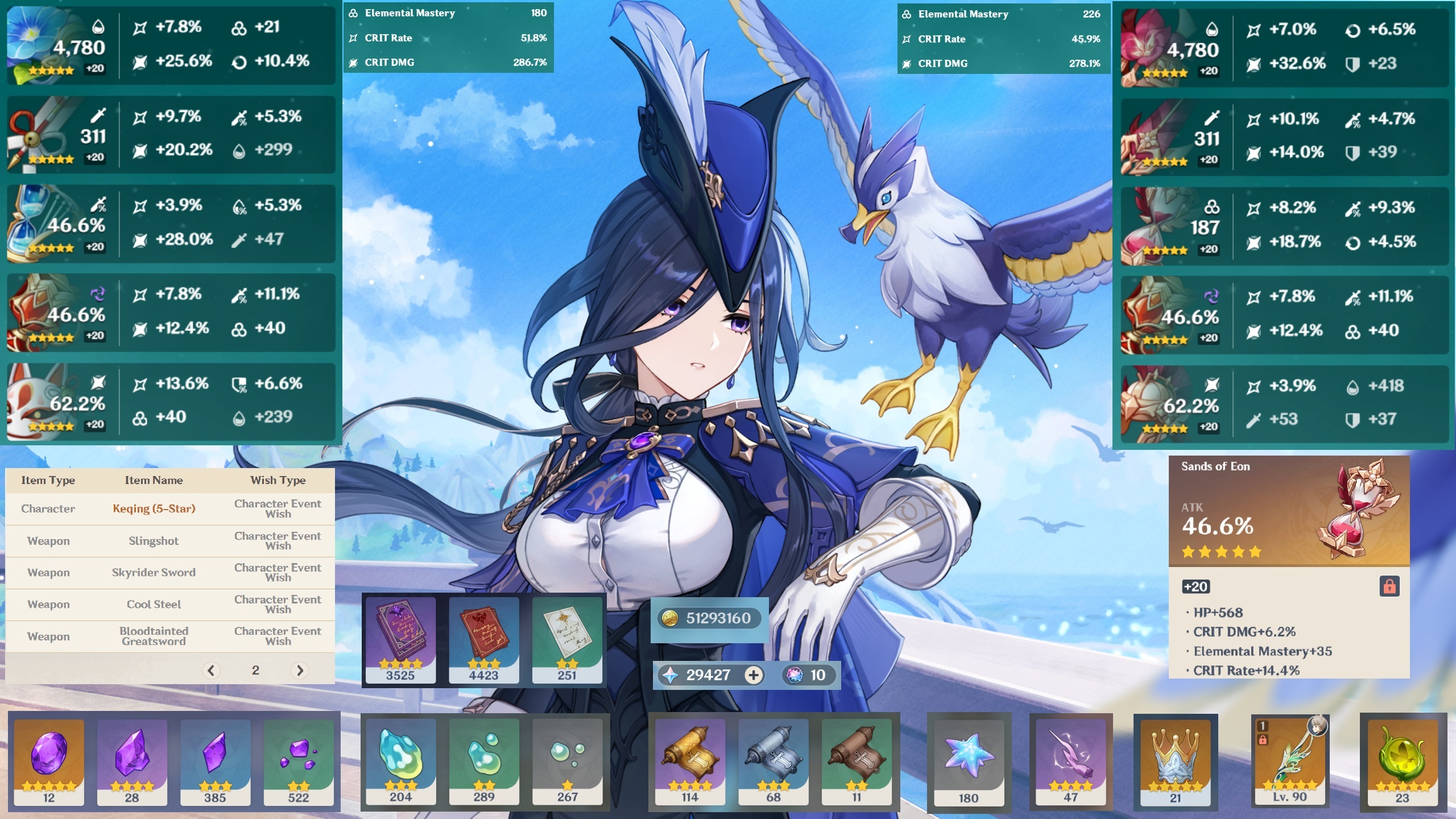Go back using the left pagination chevron
Screen dimensions: 1456x819
tap(212, 671)
